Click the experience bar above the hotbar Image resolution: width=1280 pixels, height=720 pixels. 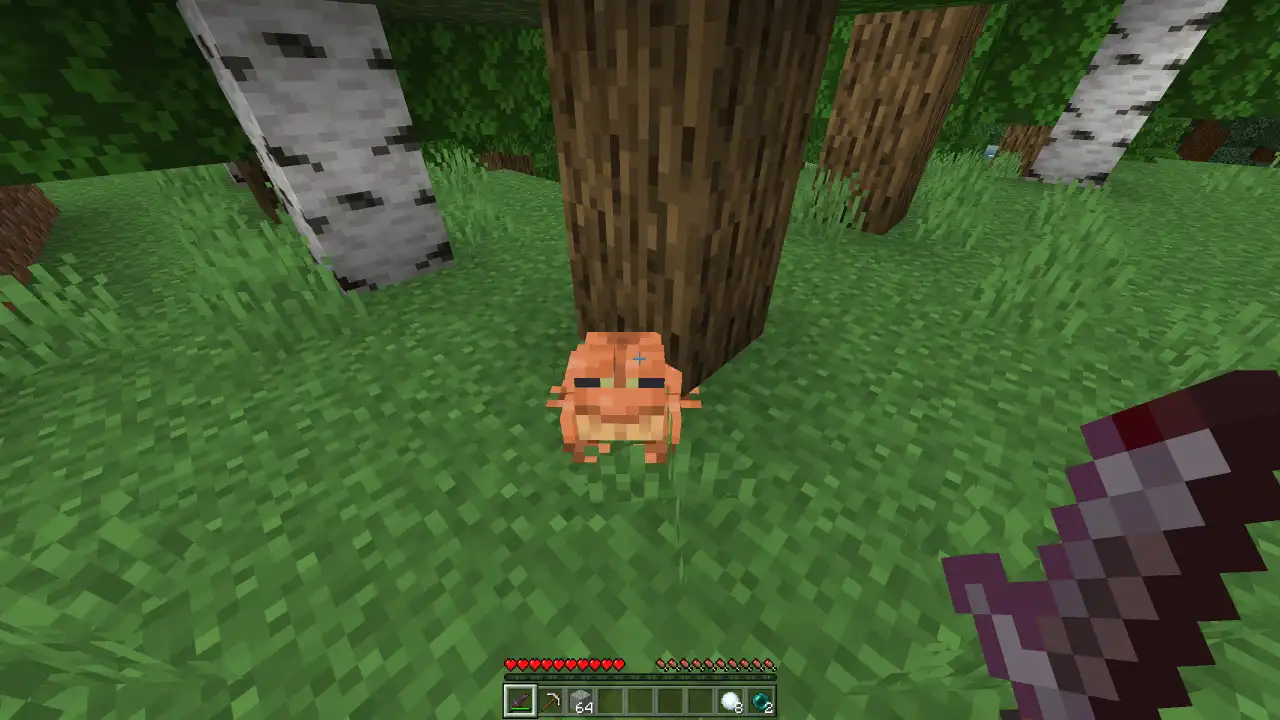point(640,678)
